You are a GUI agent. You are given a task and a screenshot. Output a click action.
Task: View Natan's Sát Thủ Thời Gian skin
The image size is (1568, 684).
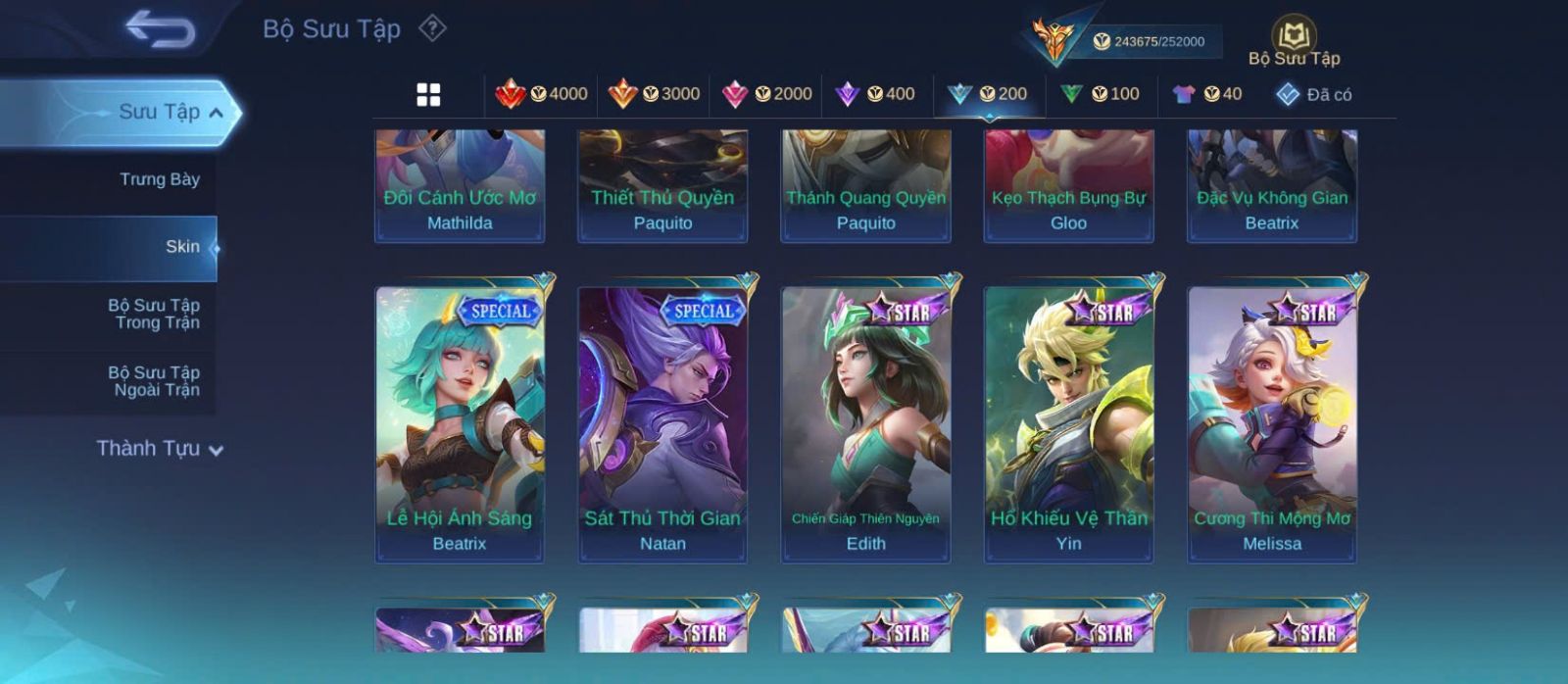[x=662, y=423]
